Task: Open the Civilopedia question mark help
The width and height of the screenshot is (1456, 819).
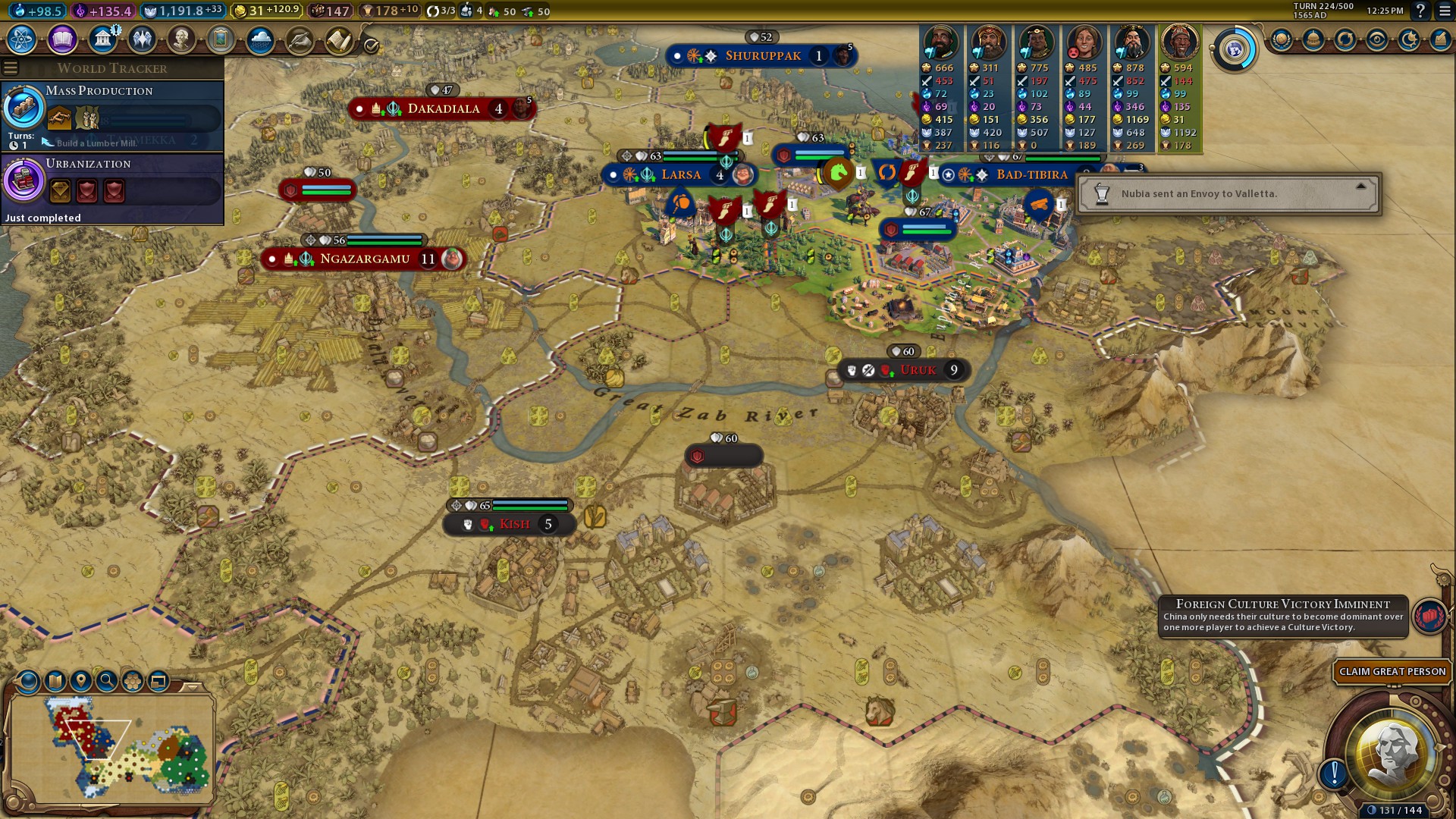Action: coord(1420,11)
